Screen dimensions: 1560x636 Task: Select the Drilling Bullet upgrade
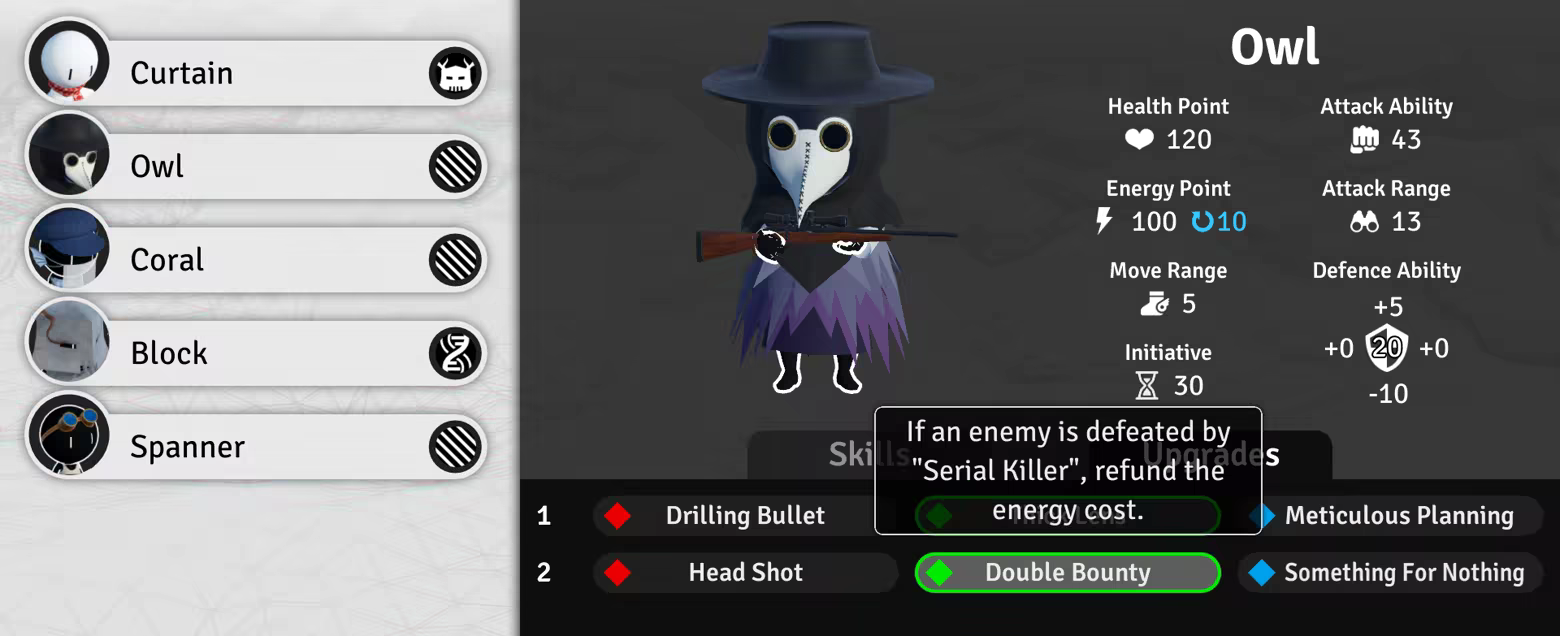coord(745,516)
